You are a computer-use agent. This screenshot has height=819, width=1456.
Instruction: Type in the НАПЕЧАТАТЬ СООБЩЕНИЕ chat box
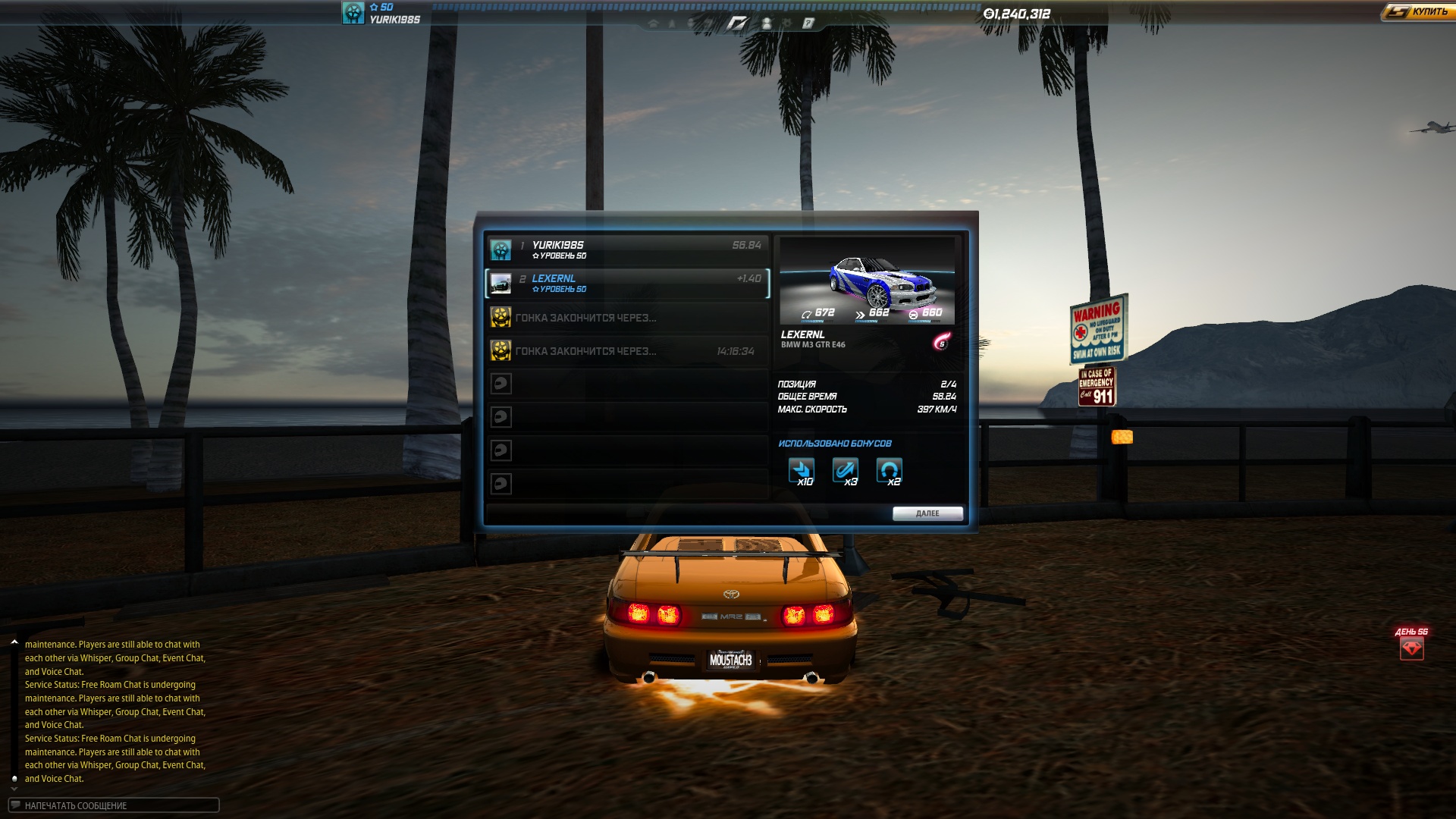[114, 805]
